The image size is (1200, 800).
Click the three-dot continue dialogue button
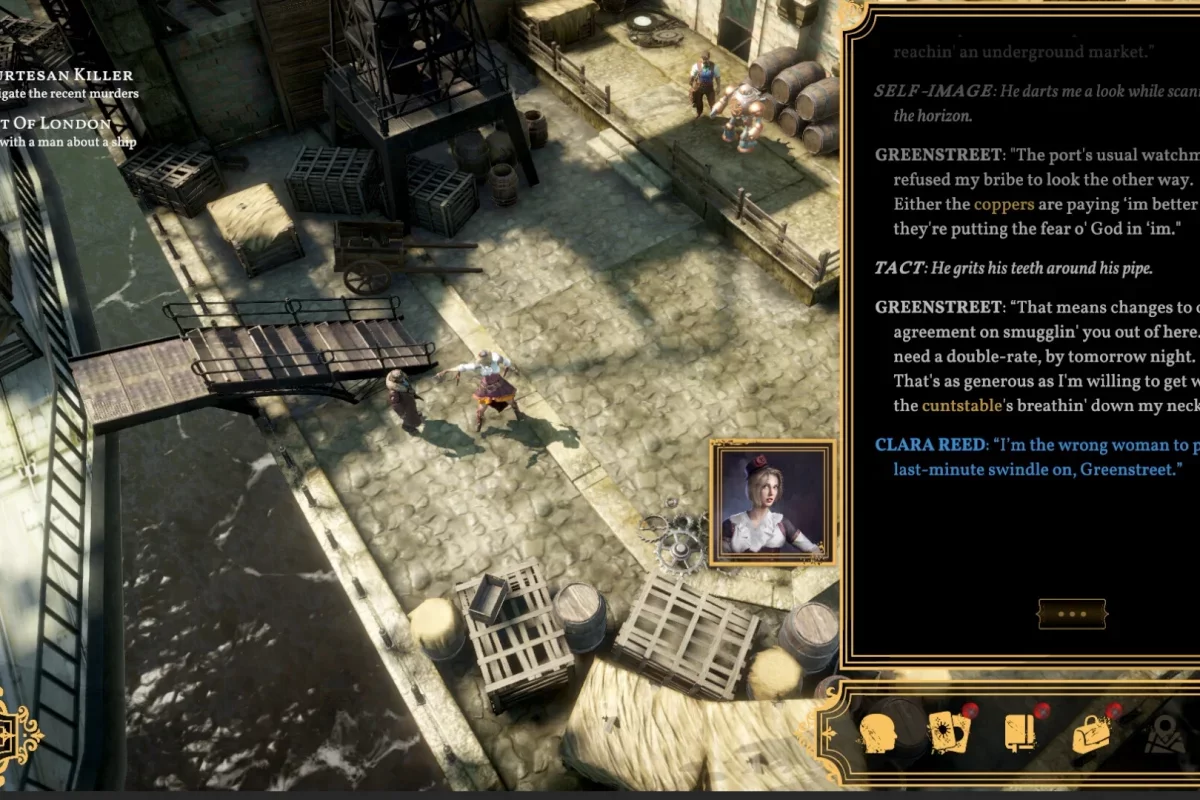coord(1071,613)
